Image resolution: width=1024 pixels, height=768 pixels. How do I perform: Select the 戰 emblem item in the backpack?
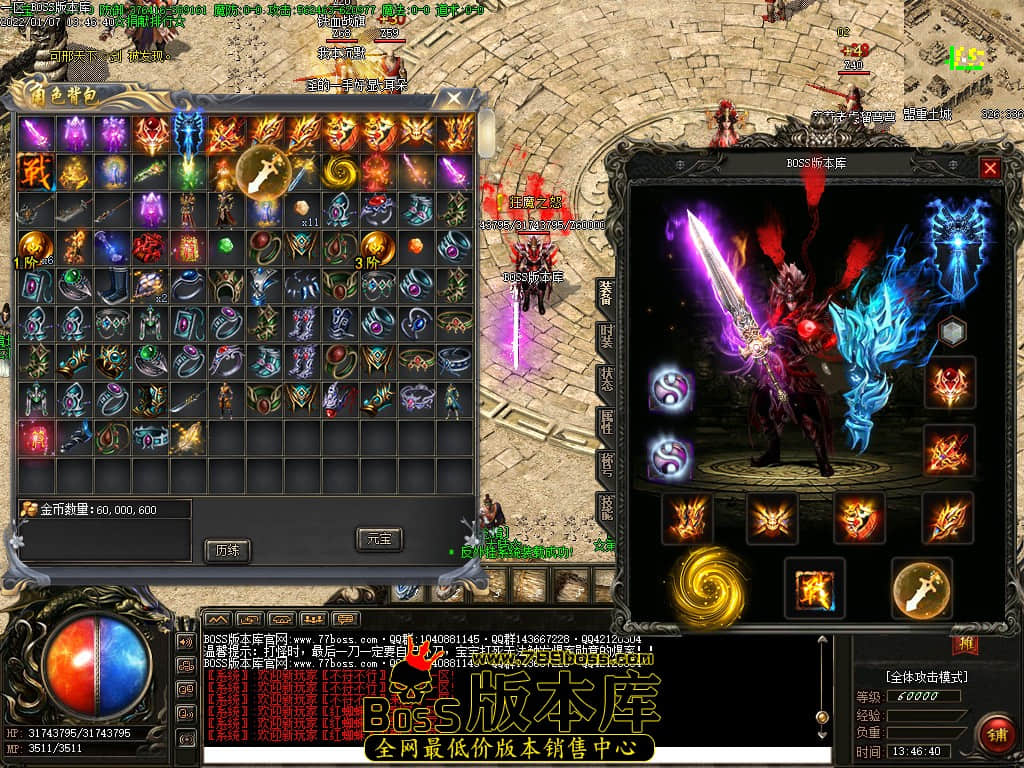pos(35,171)
